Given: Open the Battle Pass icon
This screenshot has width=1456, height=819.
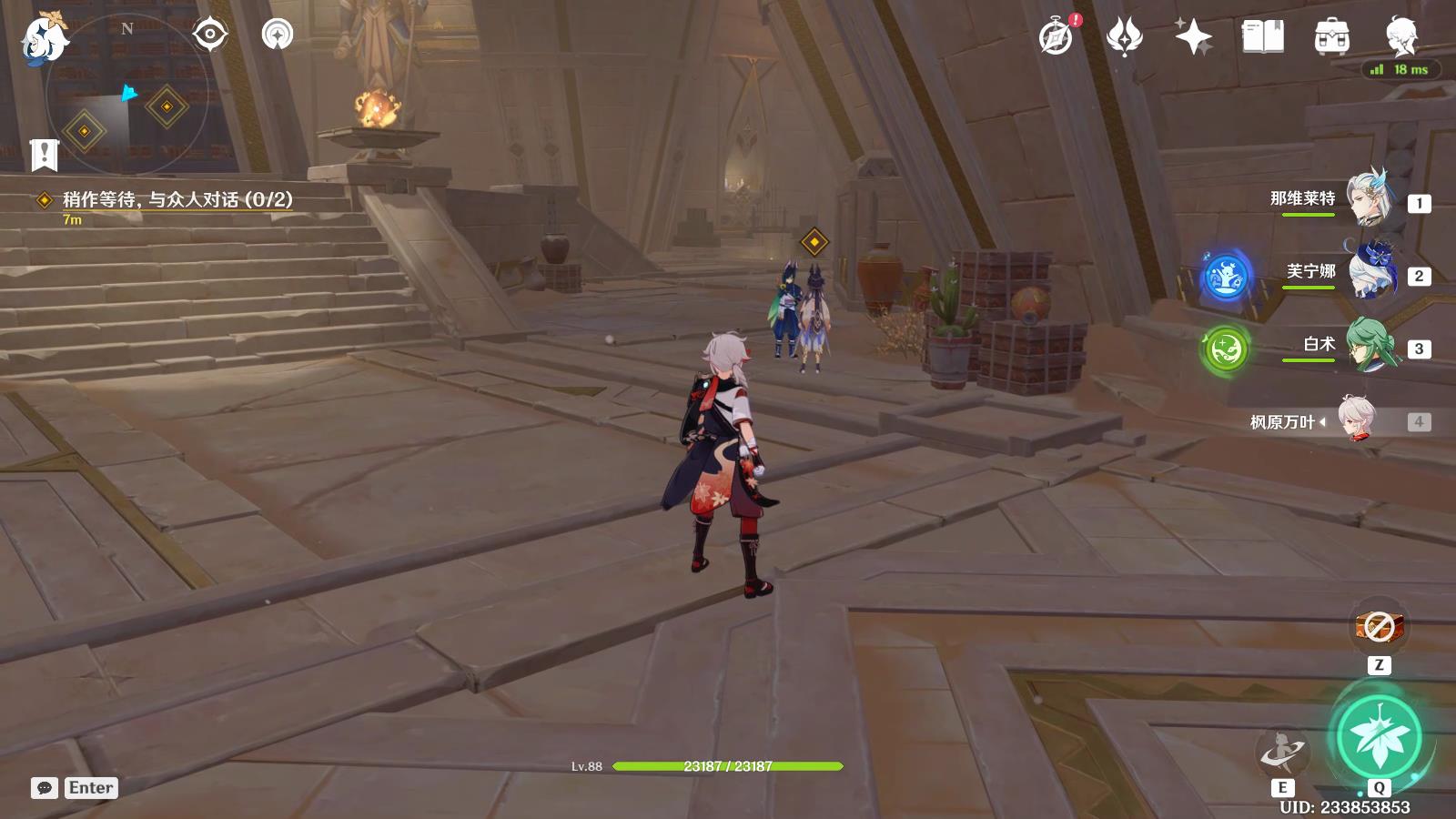Looking at the screenshot, I should click(1124, 37).
